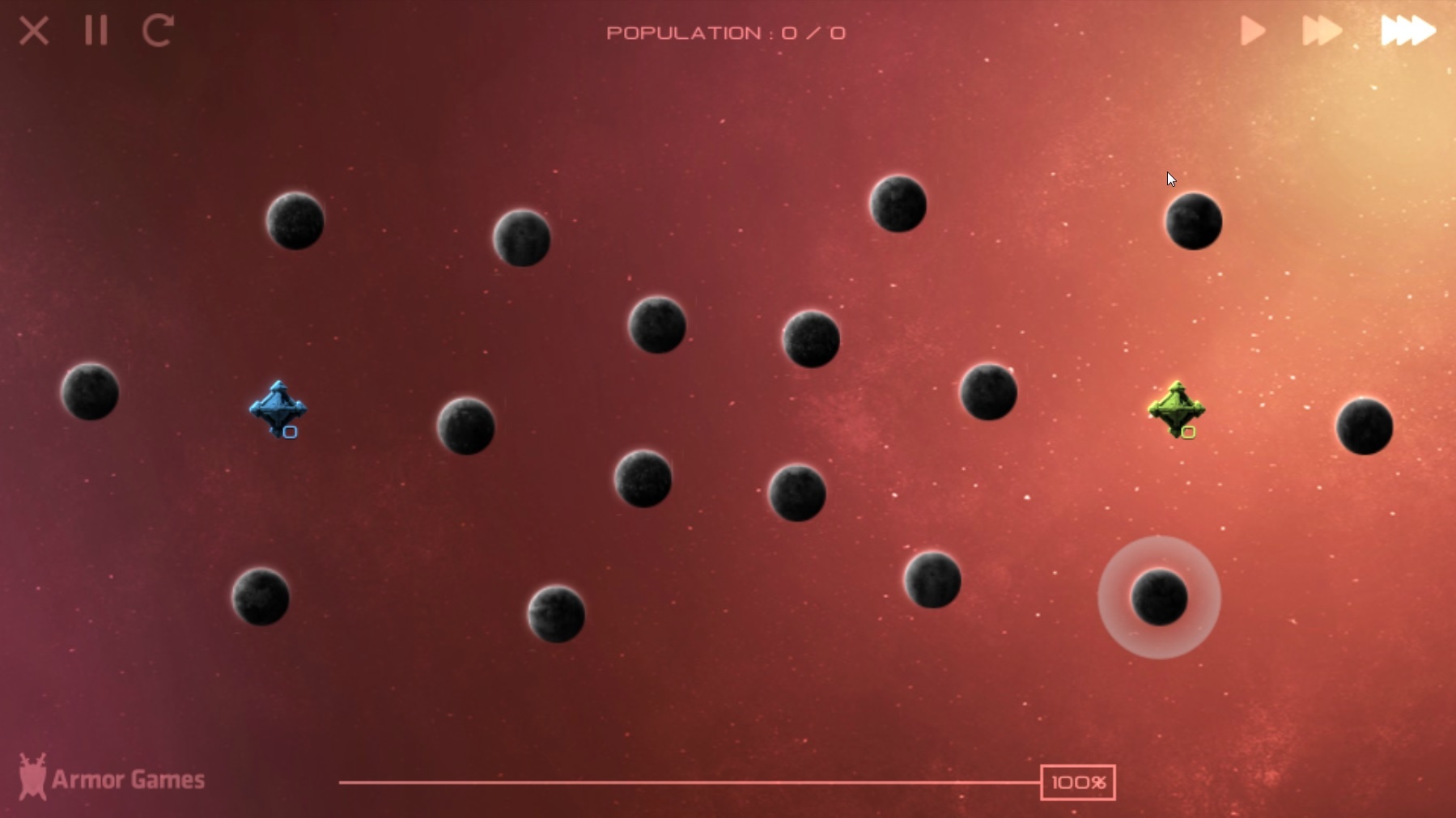The width and height of the screenshot is (1456, 818).
Task: Enable double speed with the two-arrow icon
Action: [x=1322, y=31]
